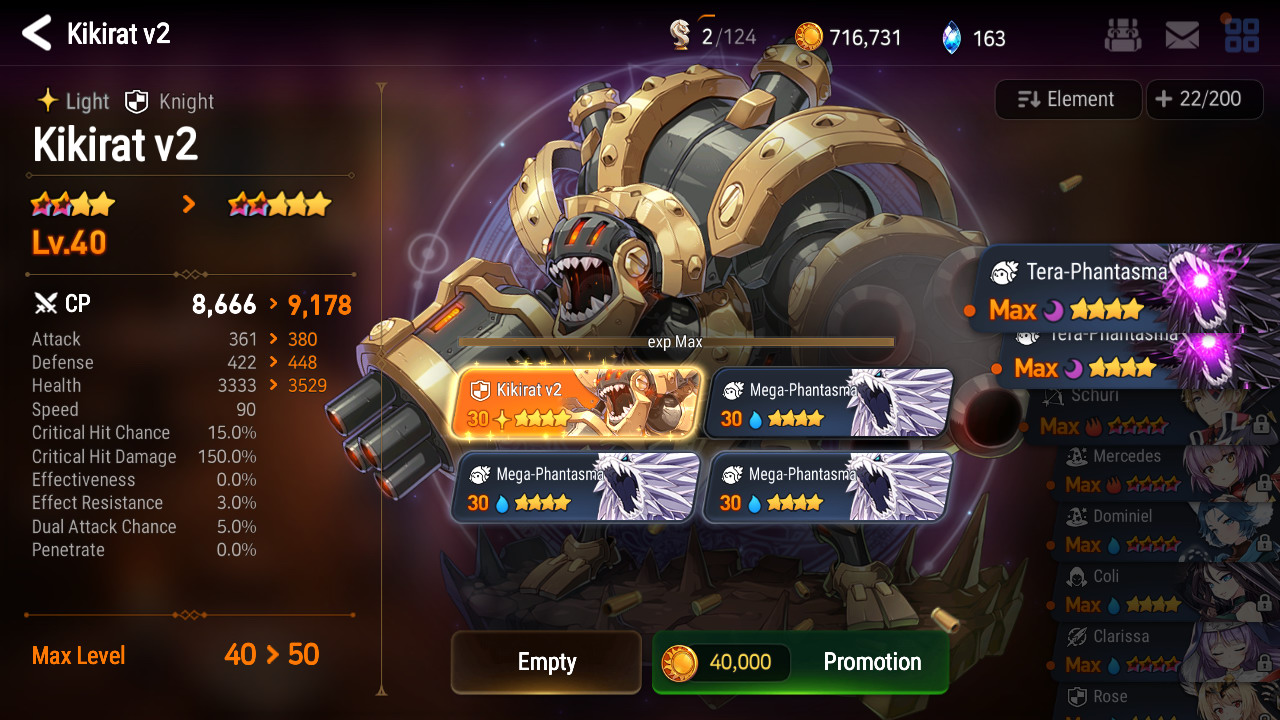This screenshot has height=720, width=1280.
Task: Choose Mercedes from the hero list
Action: 1150,471
